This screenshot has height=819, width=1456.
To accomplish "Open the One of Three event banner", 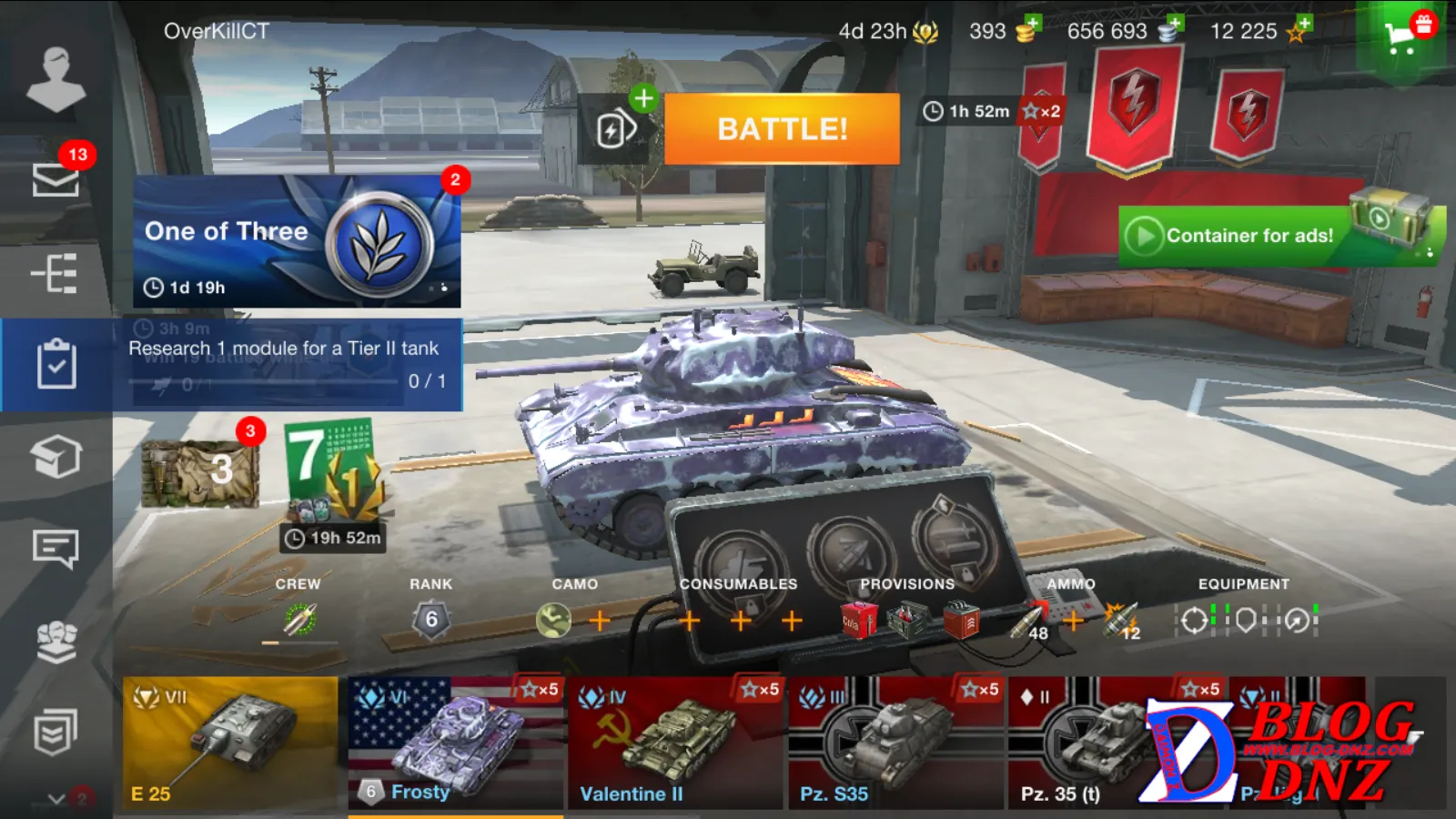I will click(297, 241).
